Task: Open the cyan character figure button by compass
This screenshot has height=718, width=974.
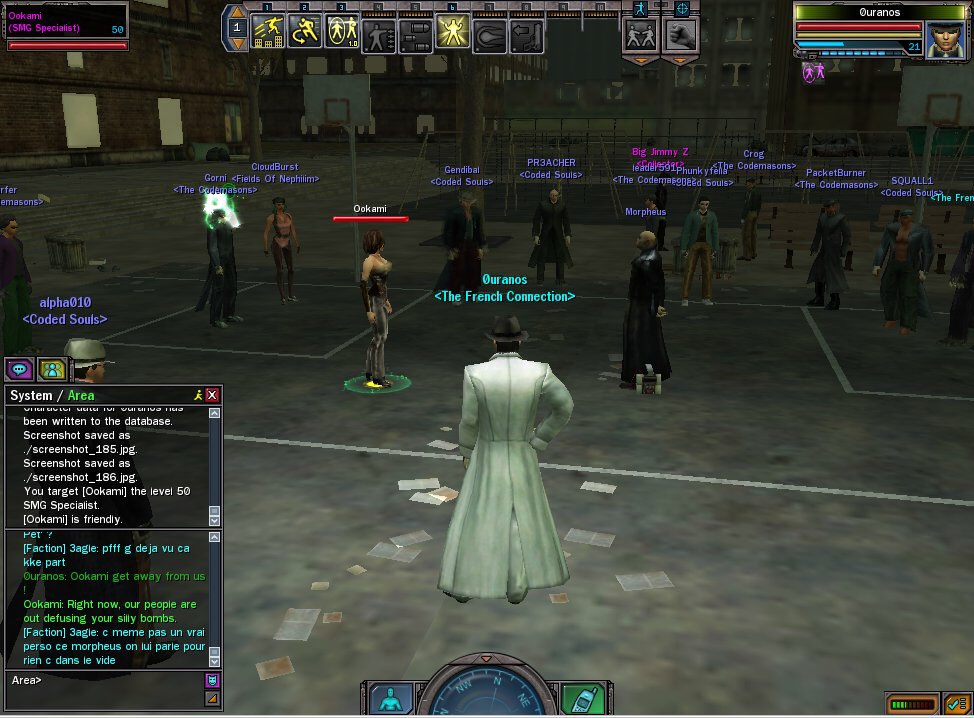Action: tap(391, 698)
